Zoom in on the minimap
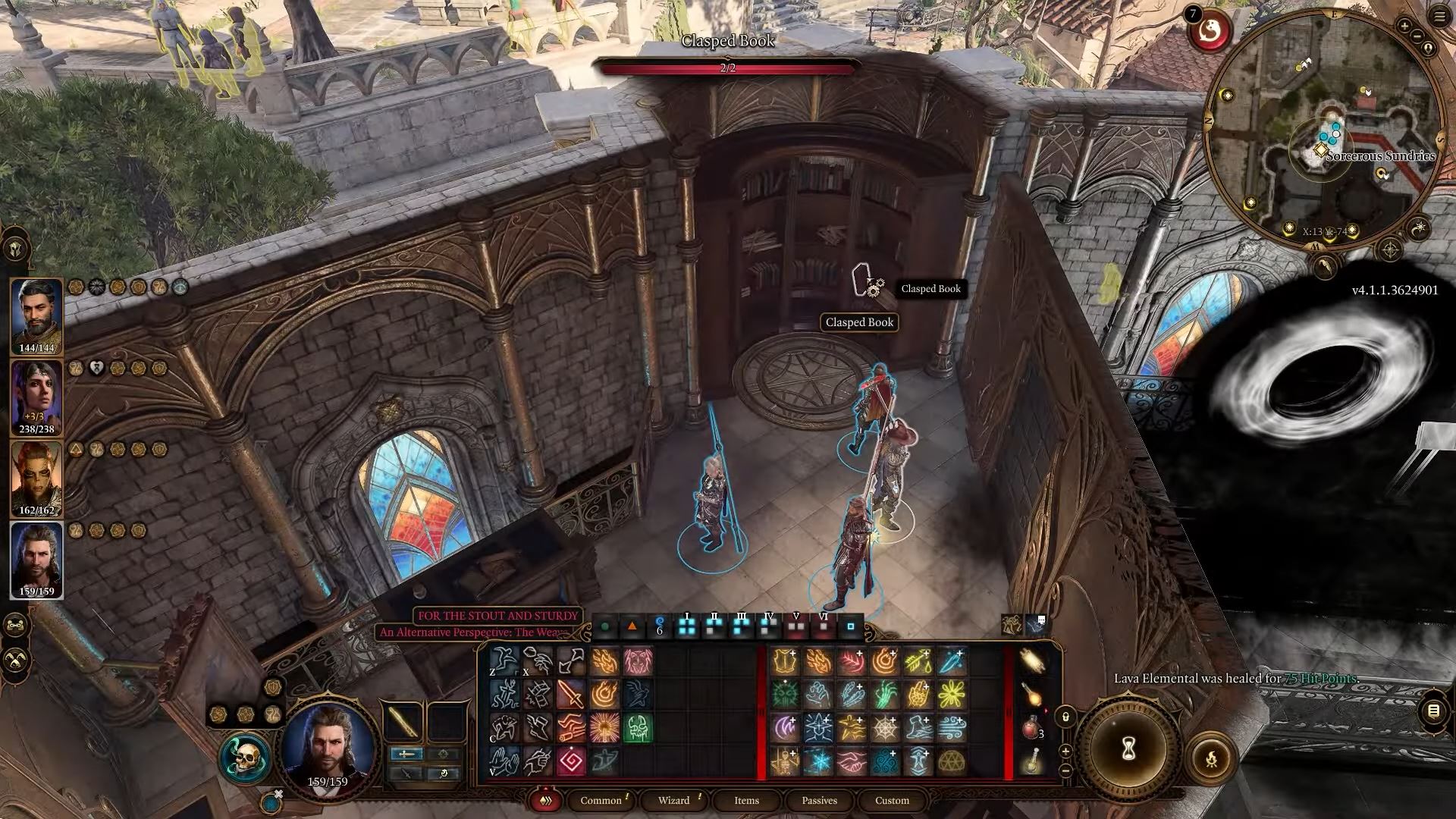 click(x=1404, y=27)
